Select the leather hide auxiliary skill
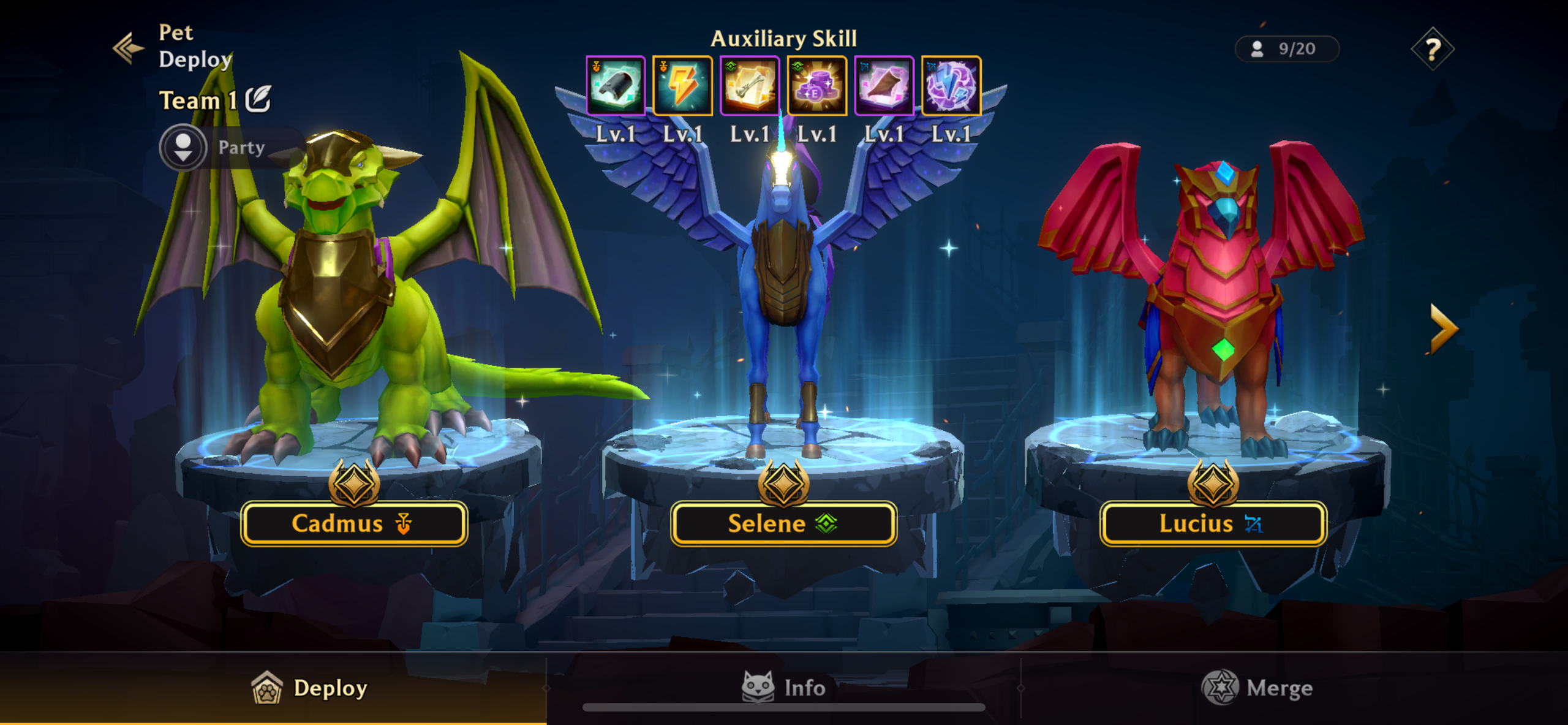 [x=884, y=86]
